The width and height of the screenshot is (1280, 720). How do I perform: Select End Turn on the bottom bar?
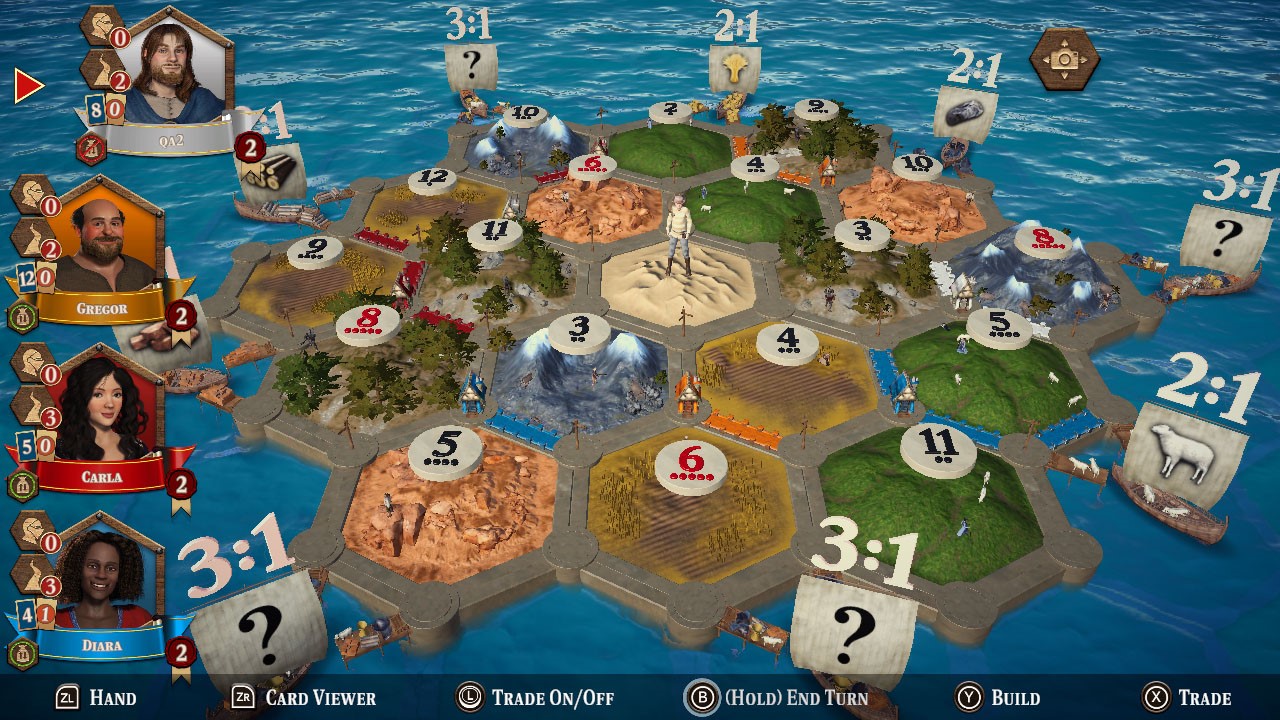click(x=780, y=698)
